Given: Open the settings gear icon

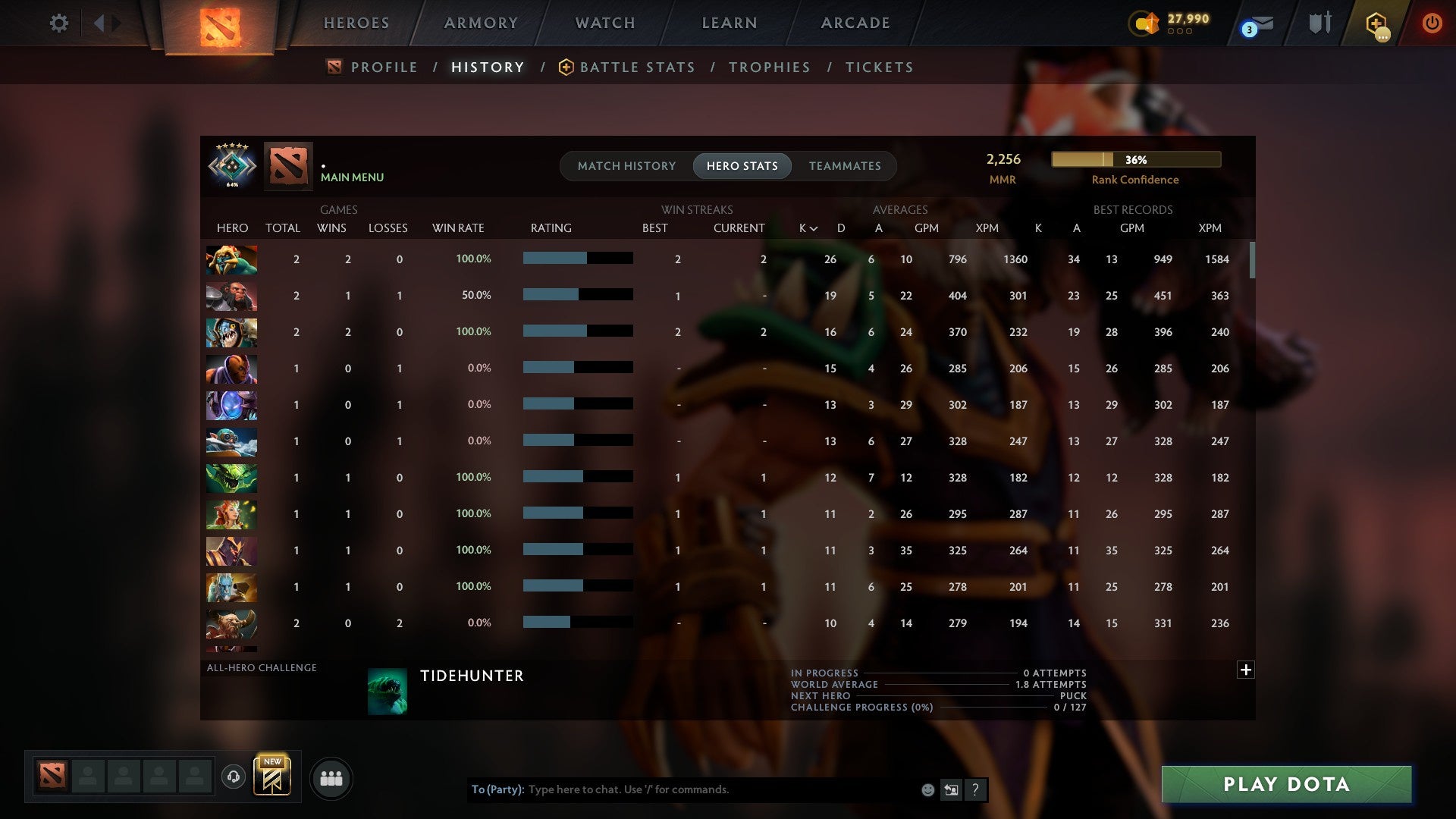Looking at the screenshot, I should coord(59,24).
